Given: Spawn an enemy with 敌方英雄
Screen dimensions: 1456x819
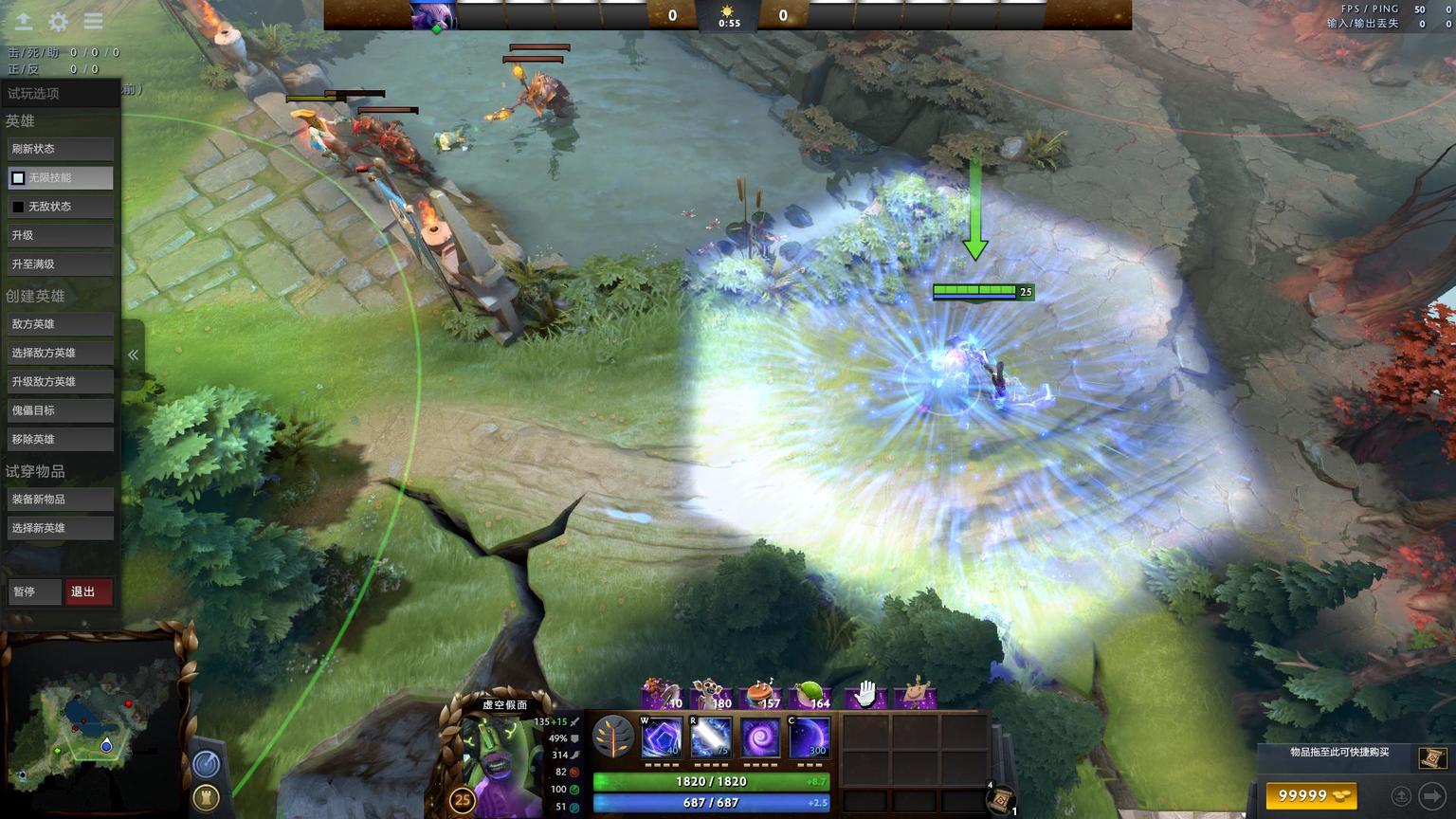Looking at the screenshot, I should point(60,324).
